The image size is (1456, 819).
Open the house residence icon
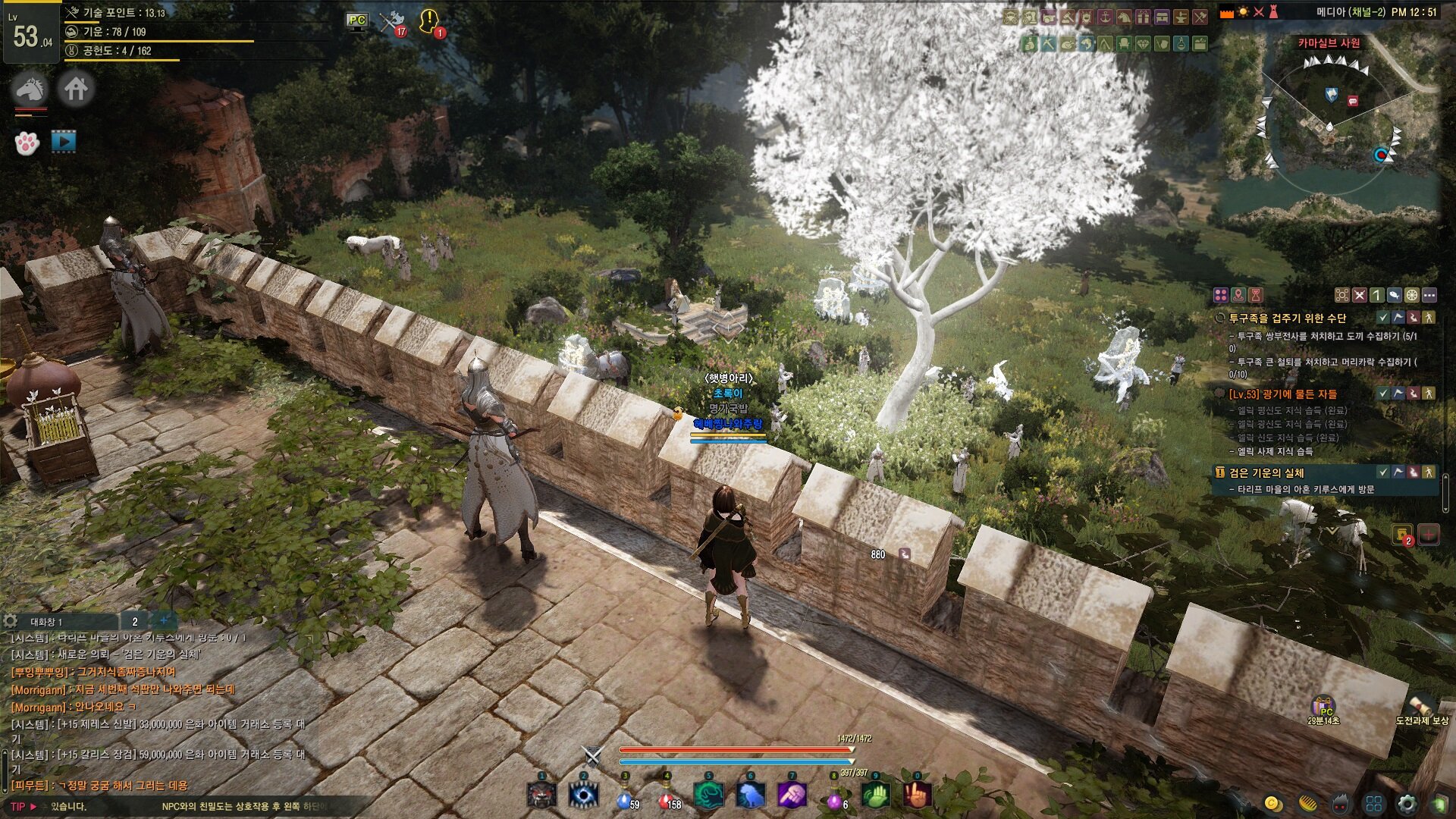75,89
